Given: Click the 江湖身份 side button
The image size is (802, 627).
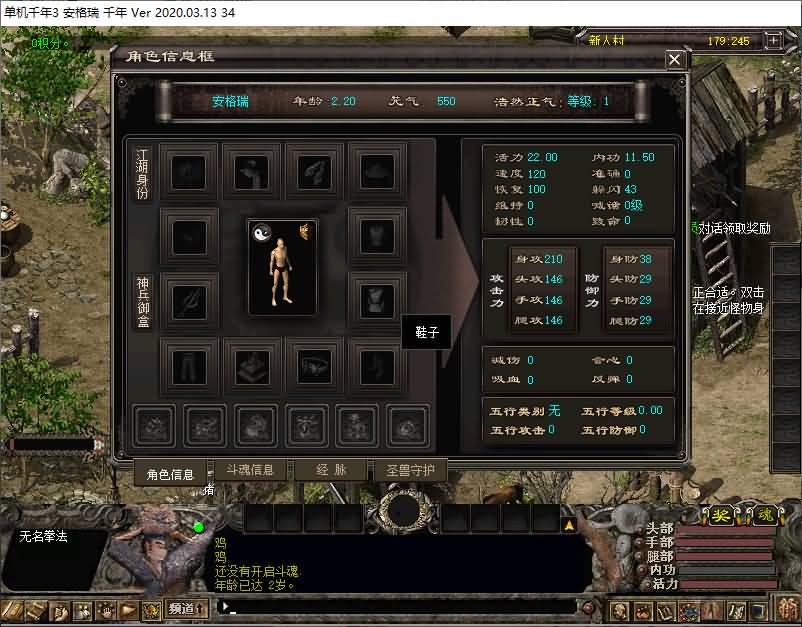Looking at the screenshot, I should tap(142, 173).
